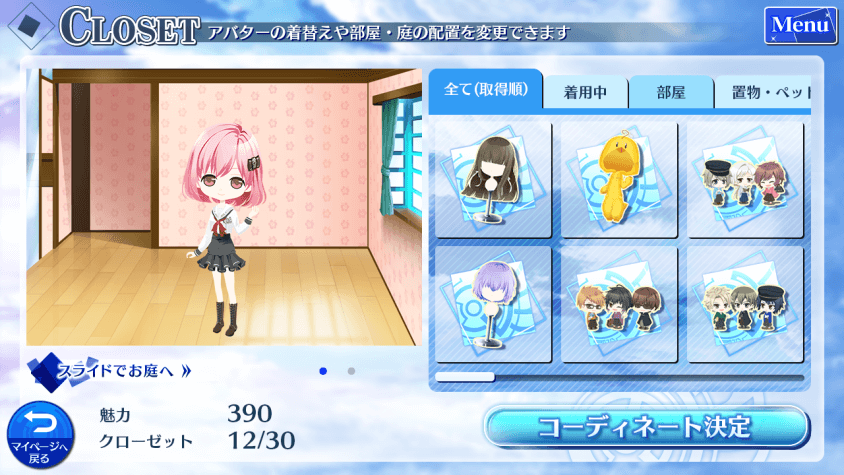Select the chibi trio with police cap, top row
Viewport: 844px width, 475px height.
[745, 180]
